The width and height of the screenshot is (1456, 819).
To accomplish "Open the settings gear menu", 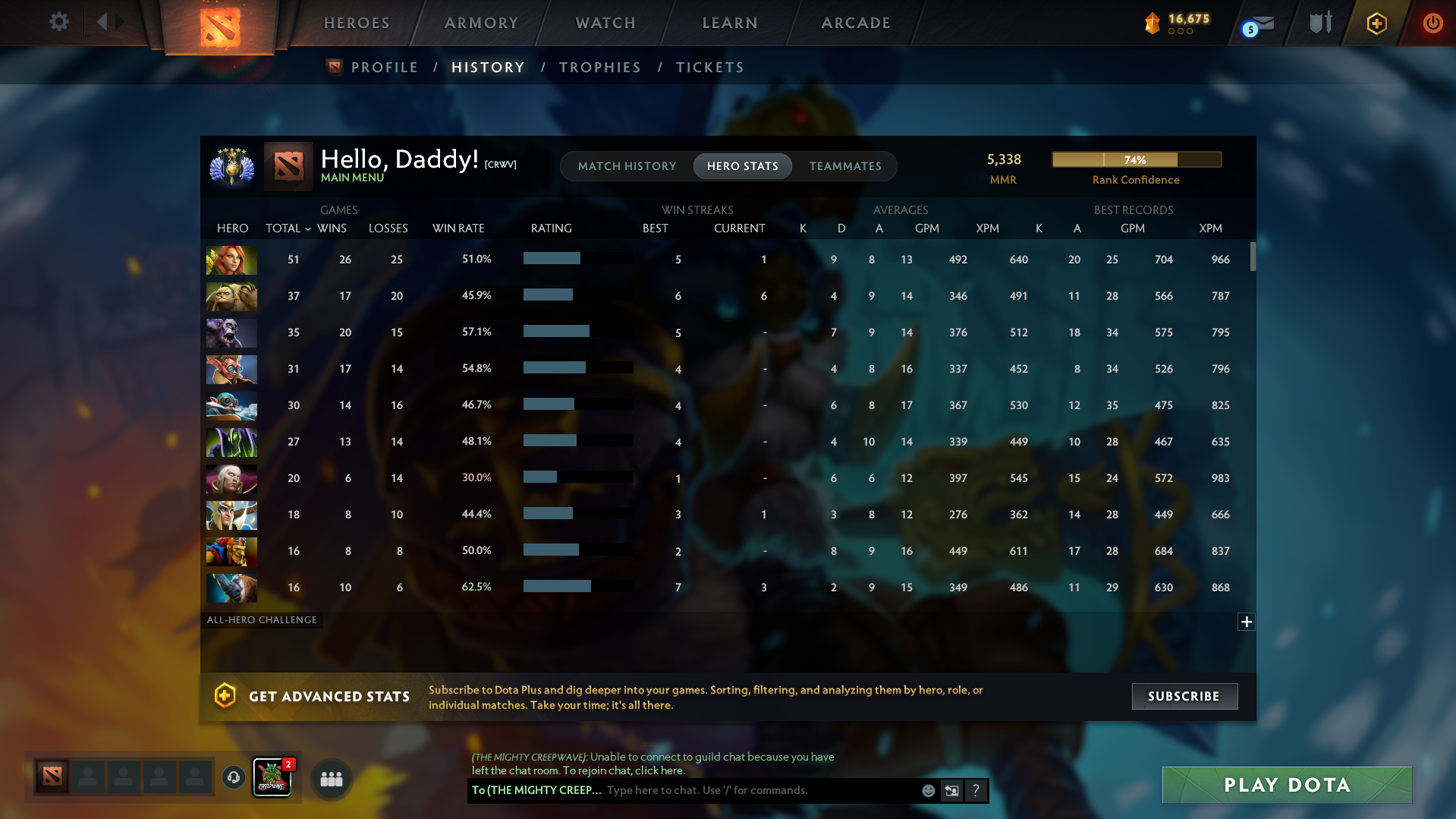I will (x=58, y=22).
